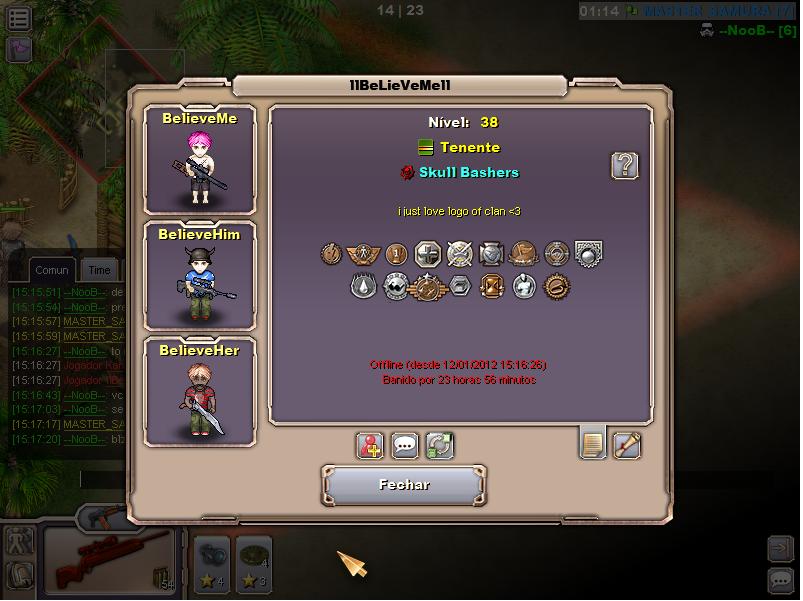Inspect the hourglass medal
Image resolution: width=803 pixels, height=601 pixels.
pos(492,287)
